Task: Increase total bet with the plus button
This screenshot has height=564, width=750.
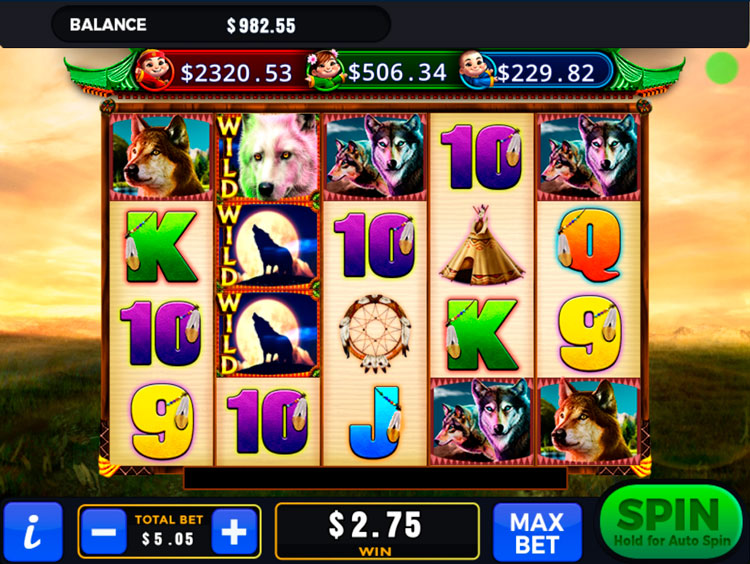Action: [234, 532]
